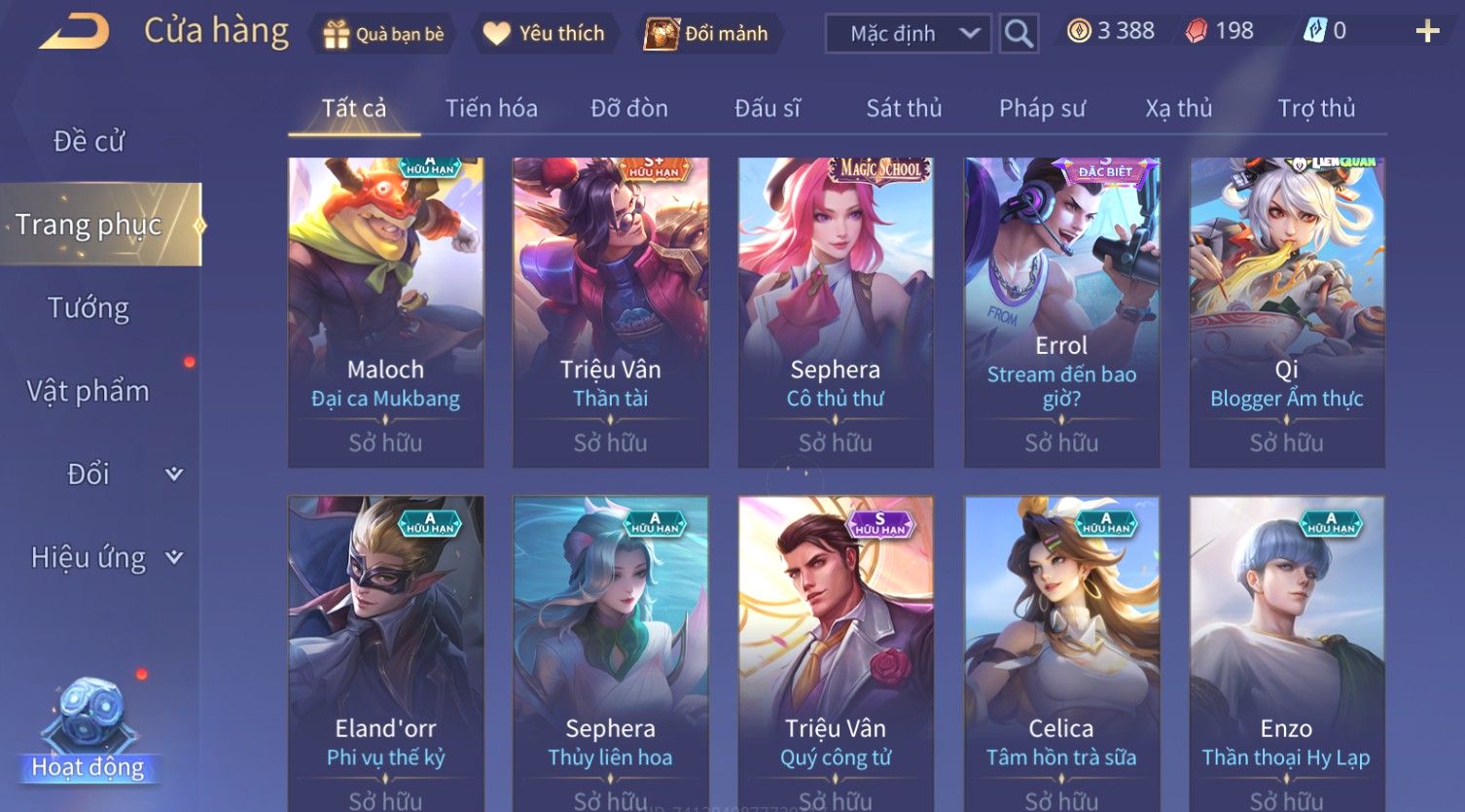The image size is (1465, 812).
Task: Click the magnifying glass search button
Action: click(x=1018, y=34)
